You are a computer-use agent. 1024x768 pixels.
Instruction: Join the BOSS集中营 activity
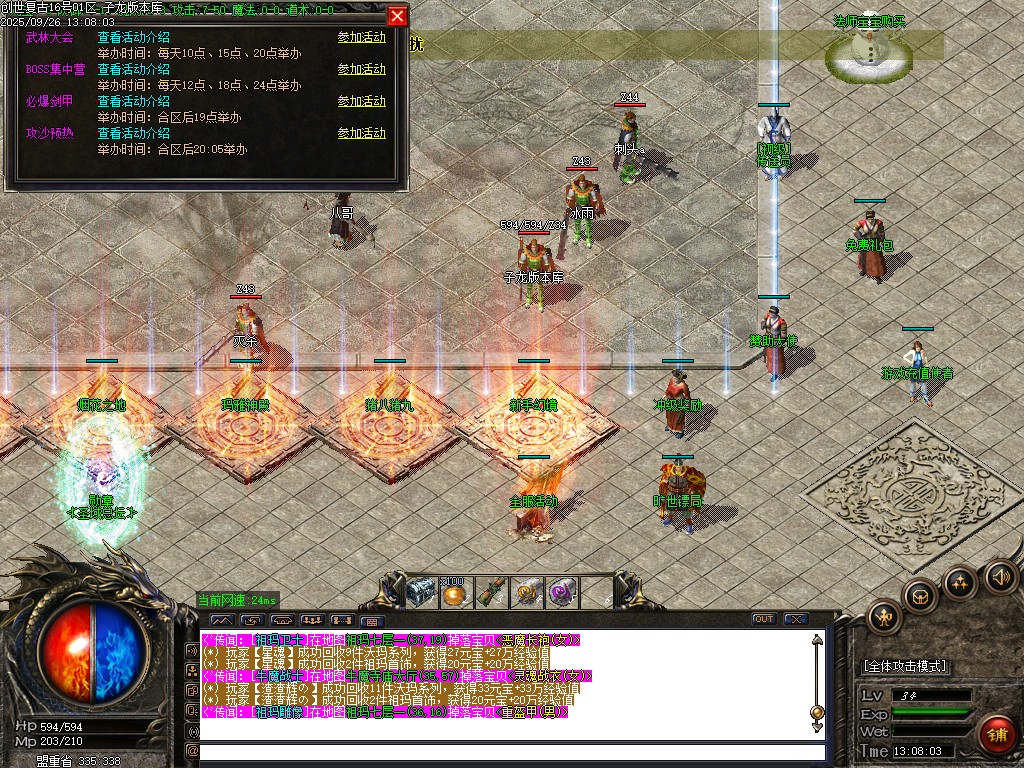point(361,70)
